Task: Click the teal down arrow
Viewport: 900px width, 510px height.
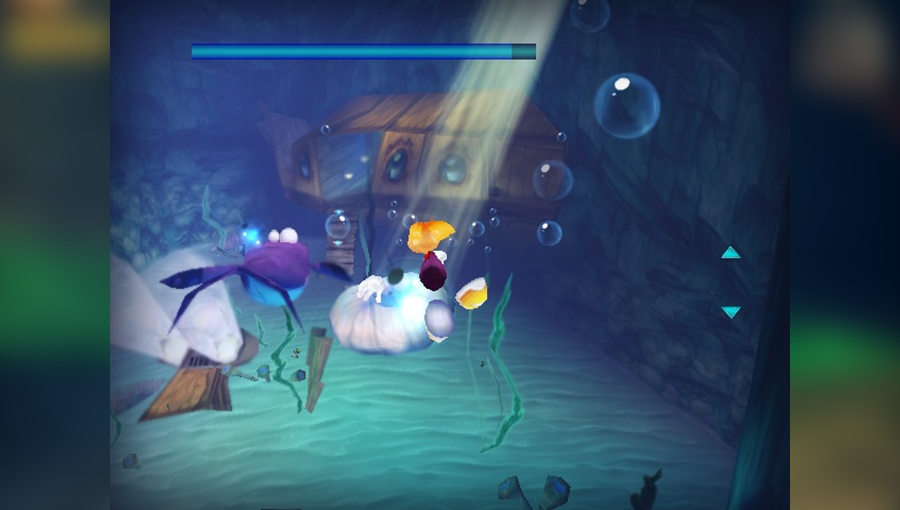Action: [x=731, y=312]
